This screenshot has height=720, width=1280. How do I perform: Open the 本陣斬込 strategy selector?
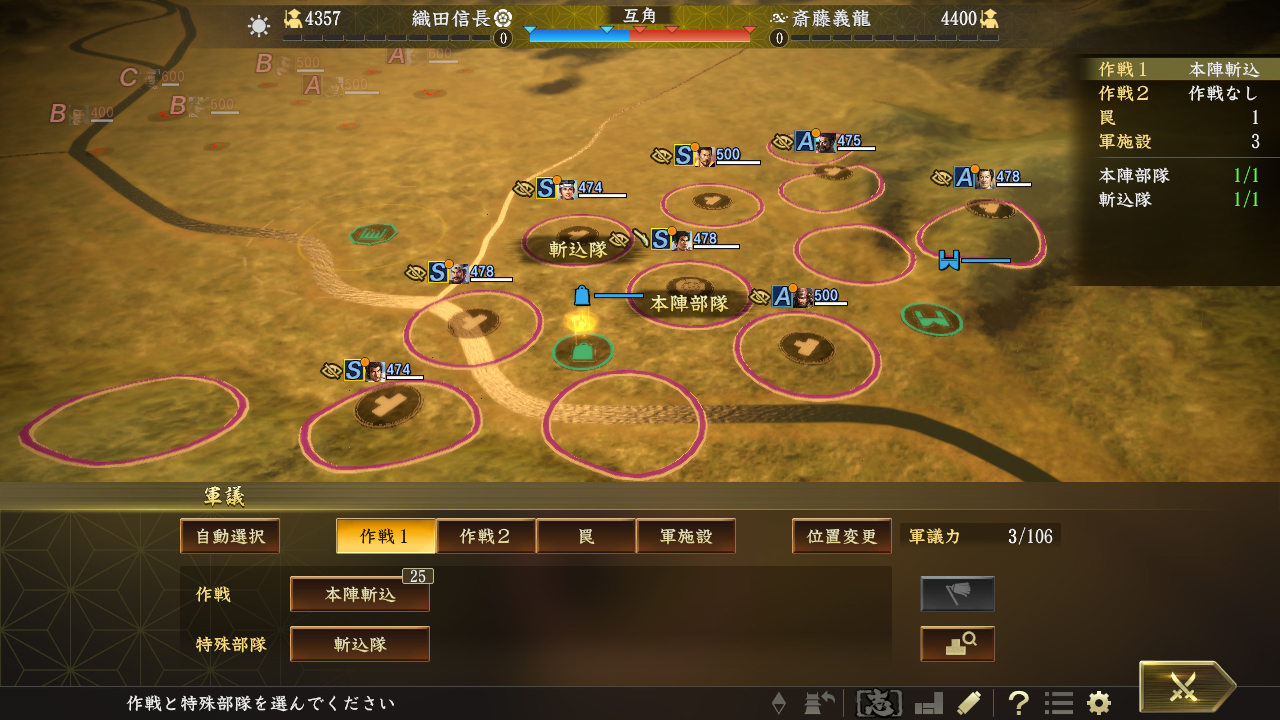click(x=360, y=594)
